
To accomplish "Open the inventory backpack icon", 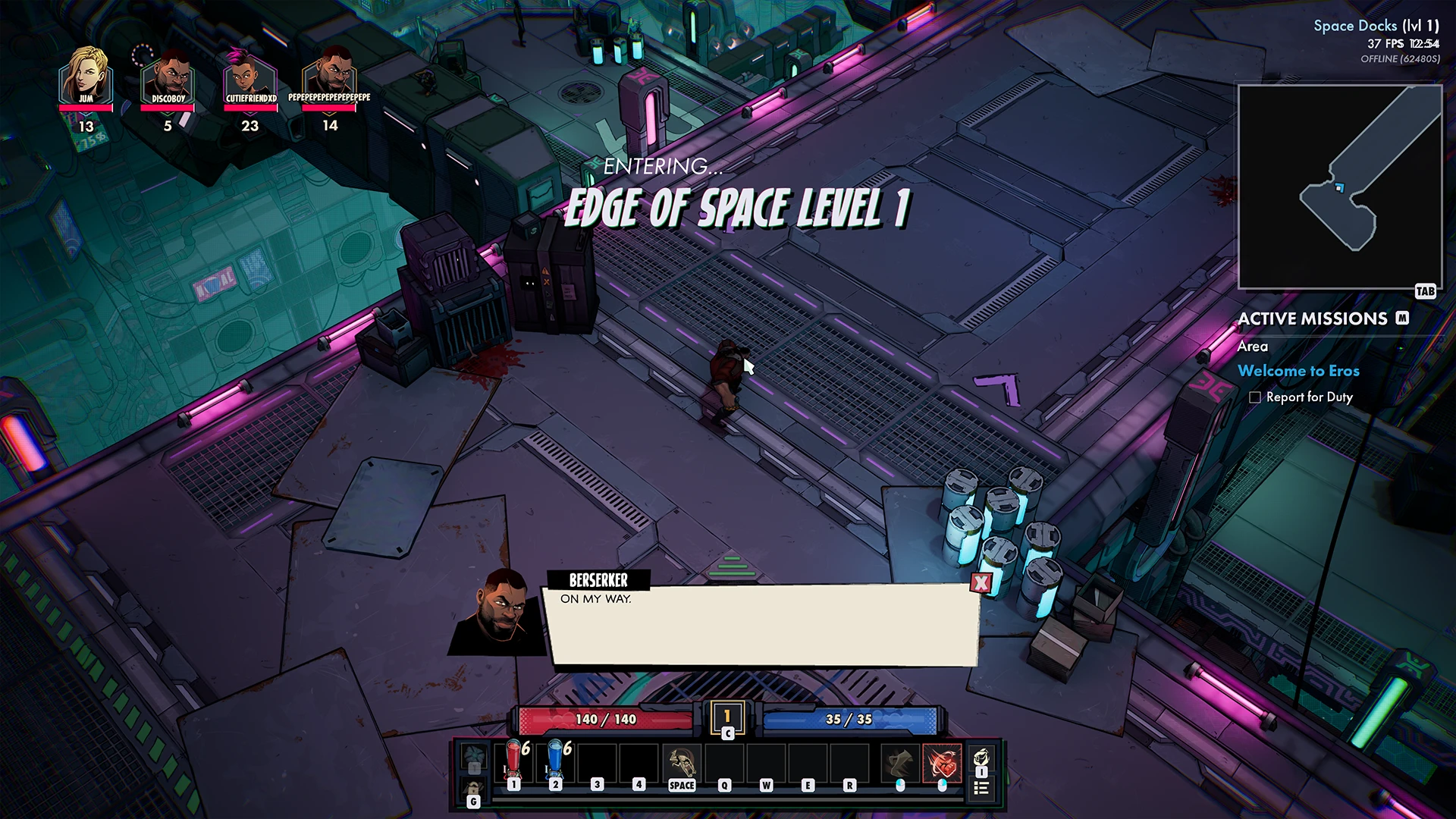I will click(x=981, y=758).
